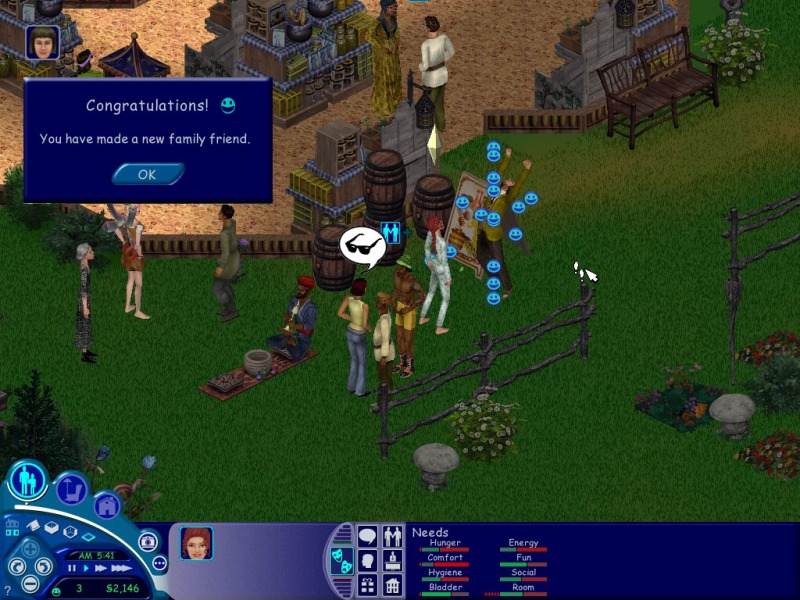Open the inventory panel with gift icon
This screenshot has width=800, height=600.
367,586
